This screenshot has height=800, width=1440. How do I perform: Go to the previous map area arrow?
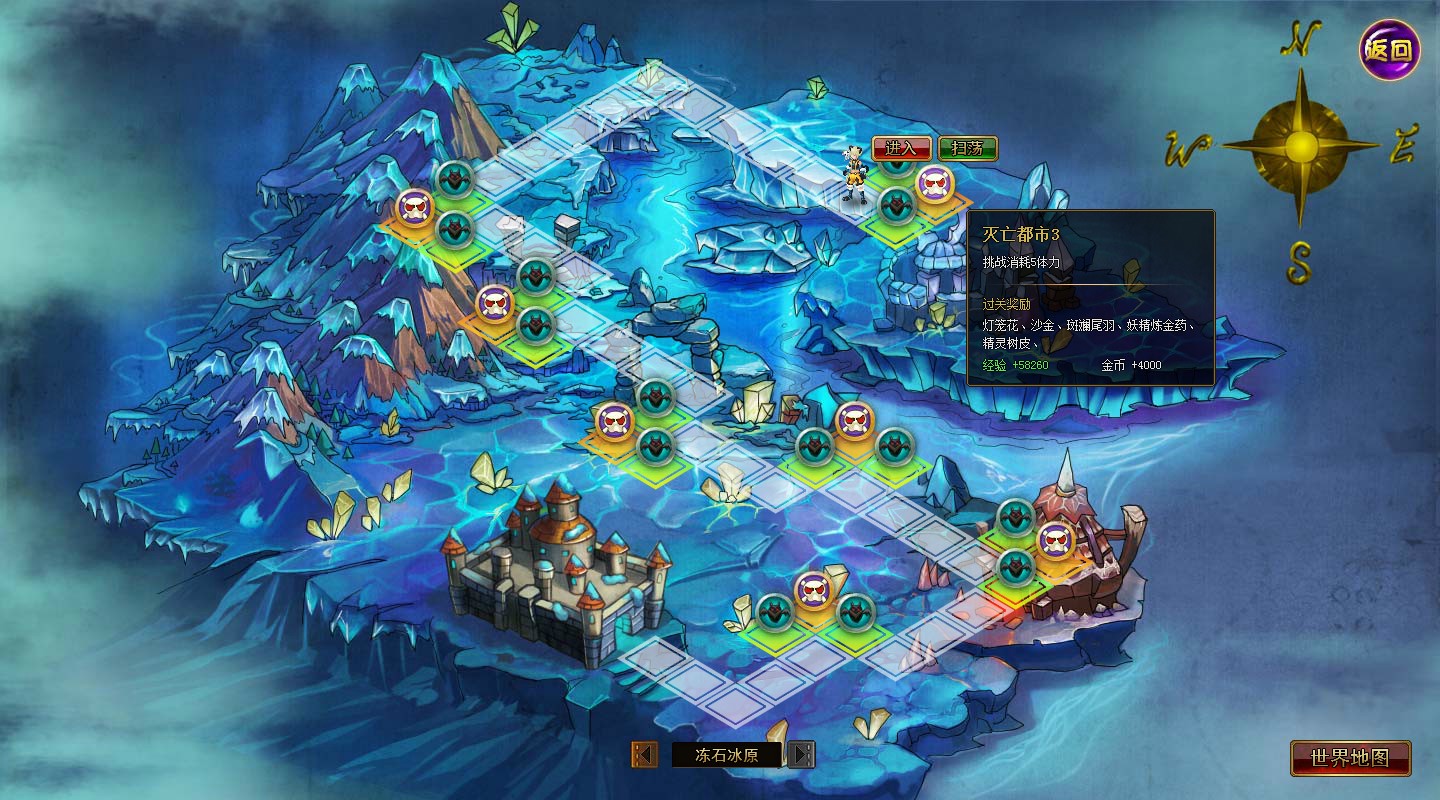[645, 754]
